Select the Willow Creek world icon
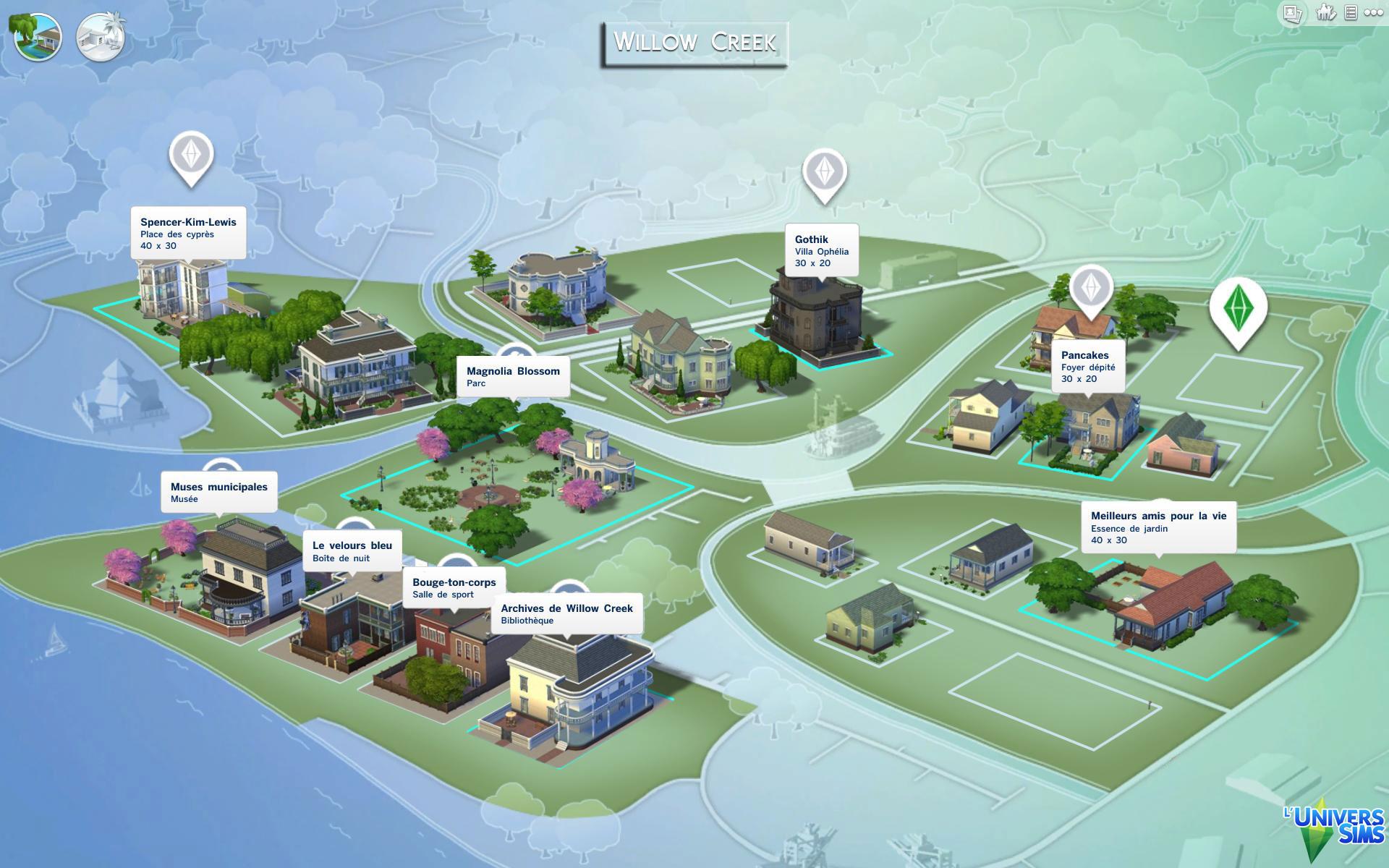1389x868 pixels. (38, 37)
